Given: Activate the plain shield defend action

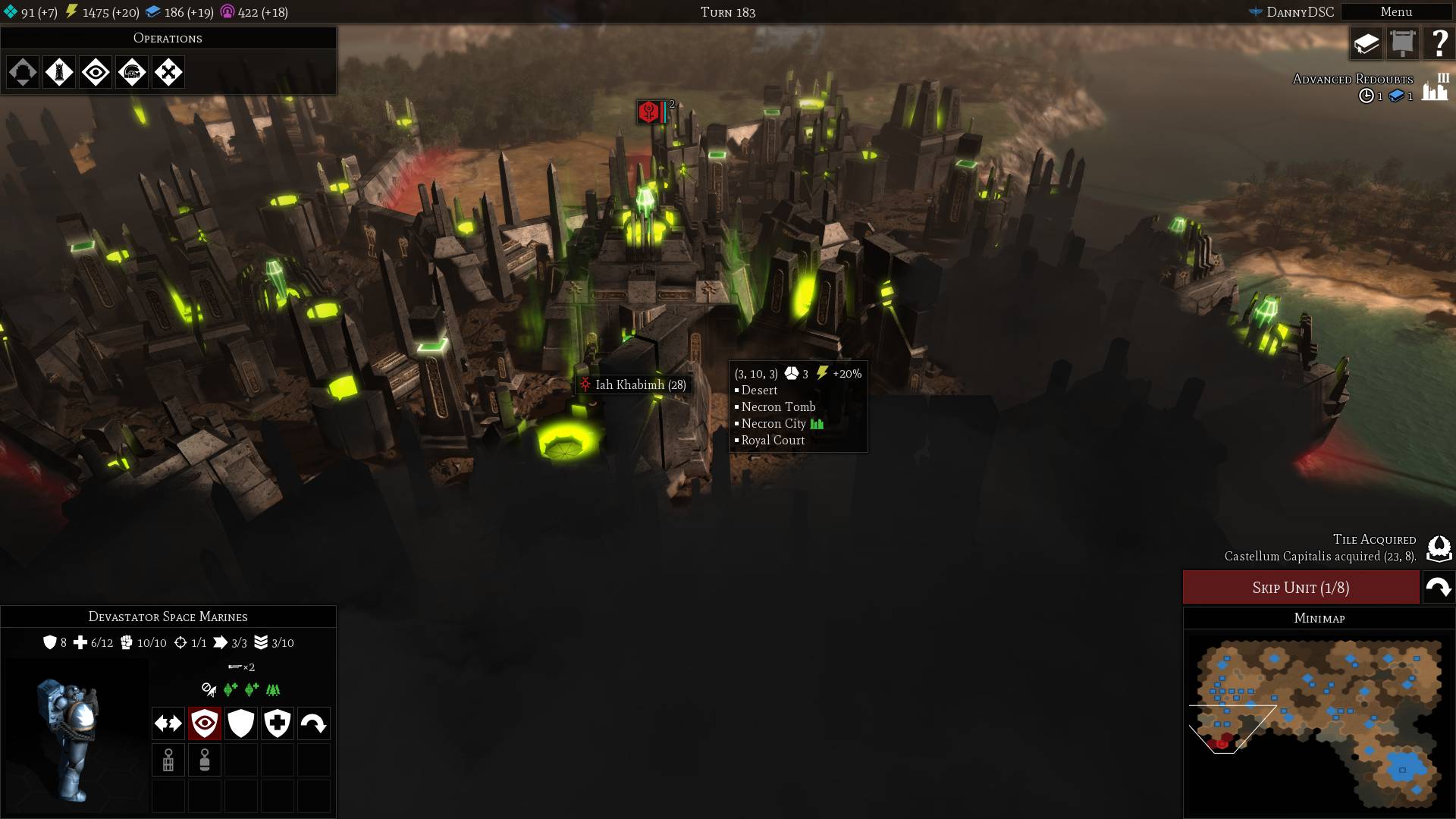Looking at the screenshot, I should pyautogui.click(x=241, y=723).
